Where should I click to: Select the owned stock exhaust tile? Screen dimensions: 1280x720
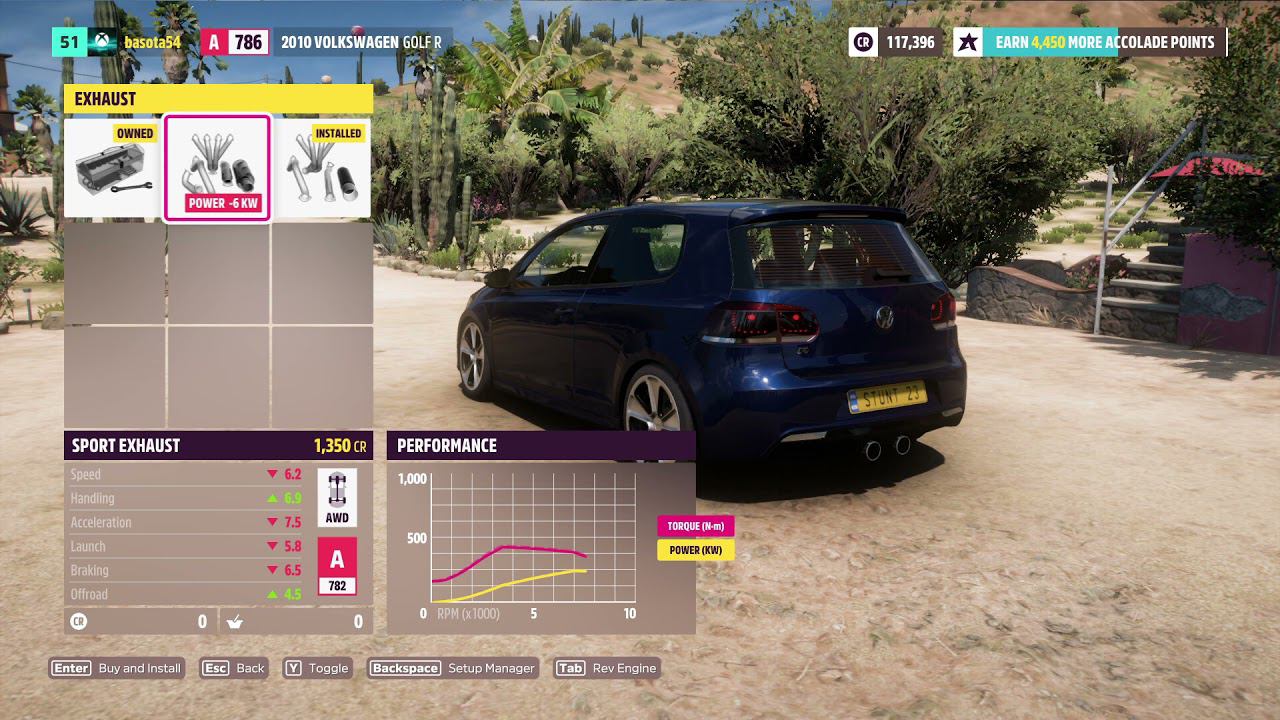click(x=114, y=168)
